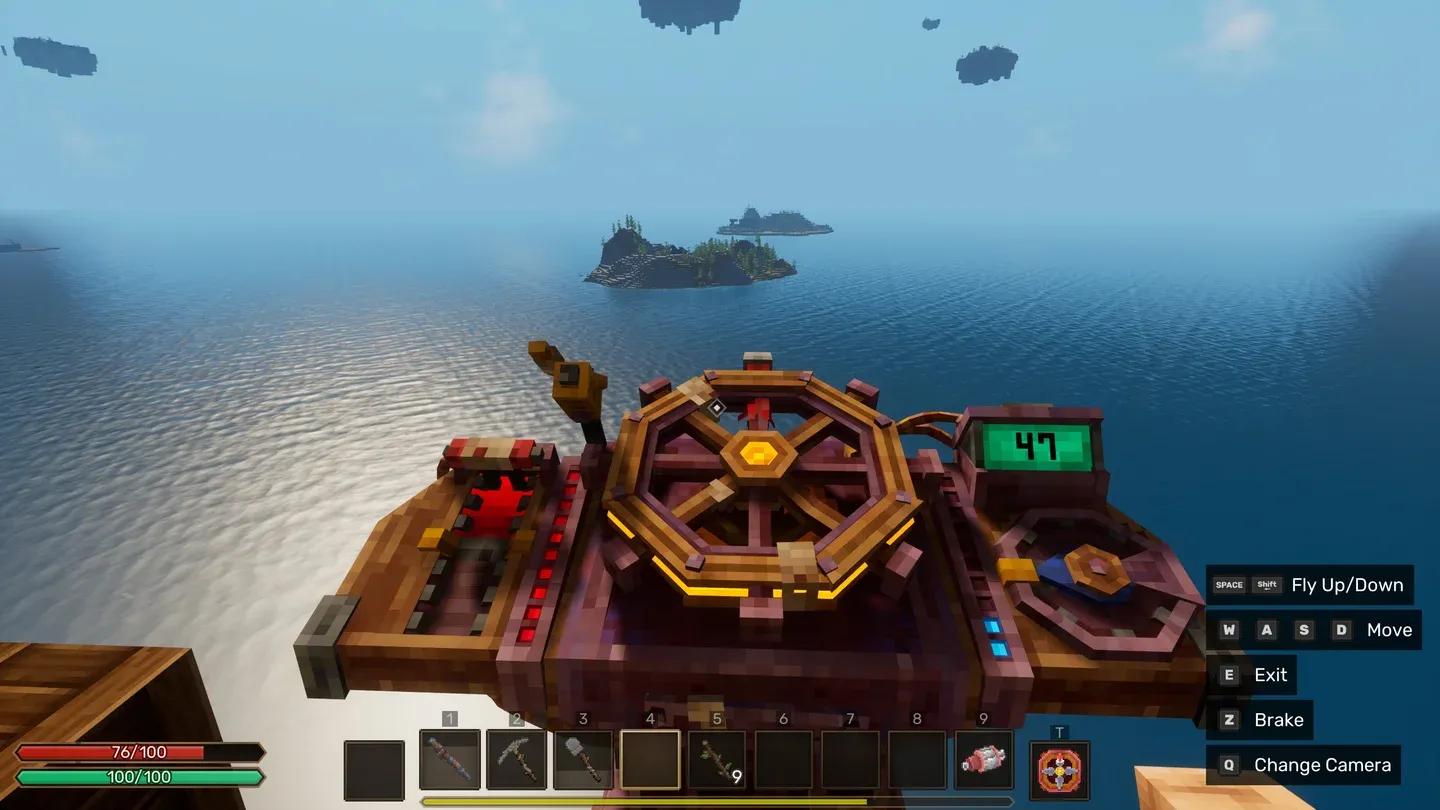Click the Exit label

click(1270, 674)
